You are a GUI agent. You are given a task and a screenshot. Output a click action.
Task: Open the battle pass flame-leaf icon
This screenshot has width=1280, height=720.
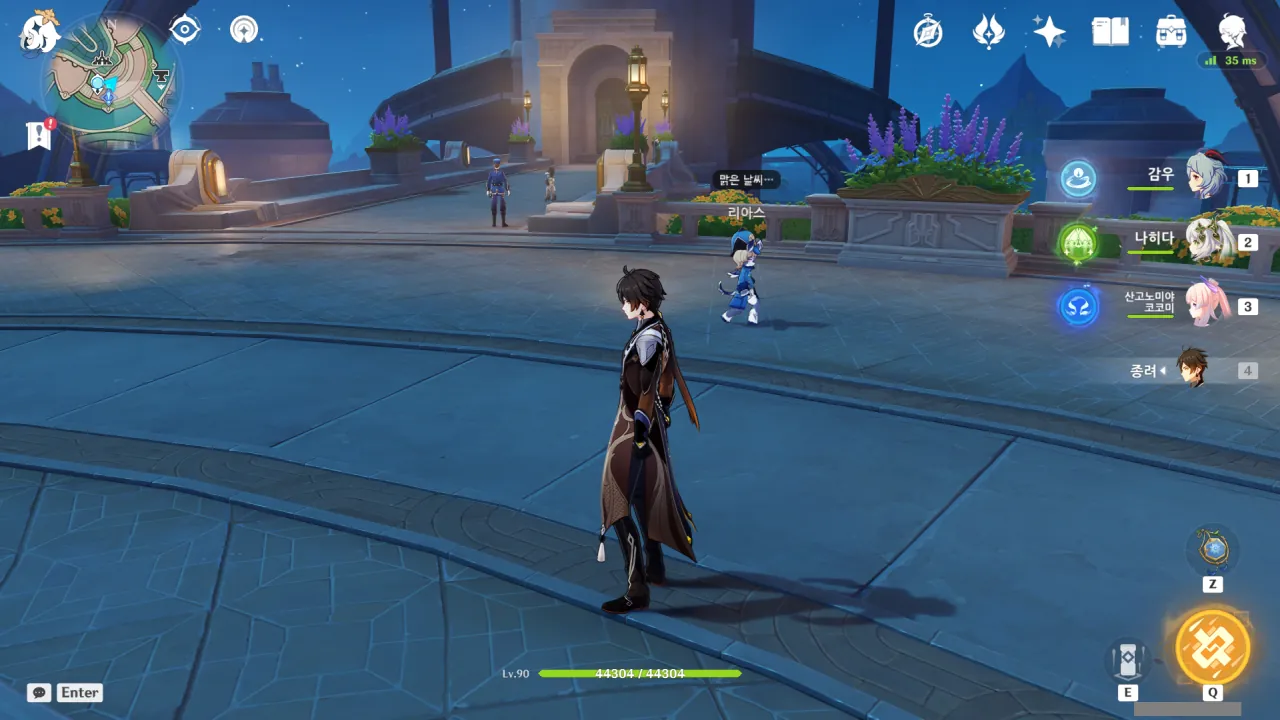(x=988, y=32)
